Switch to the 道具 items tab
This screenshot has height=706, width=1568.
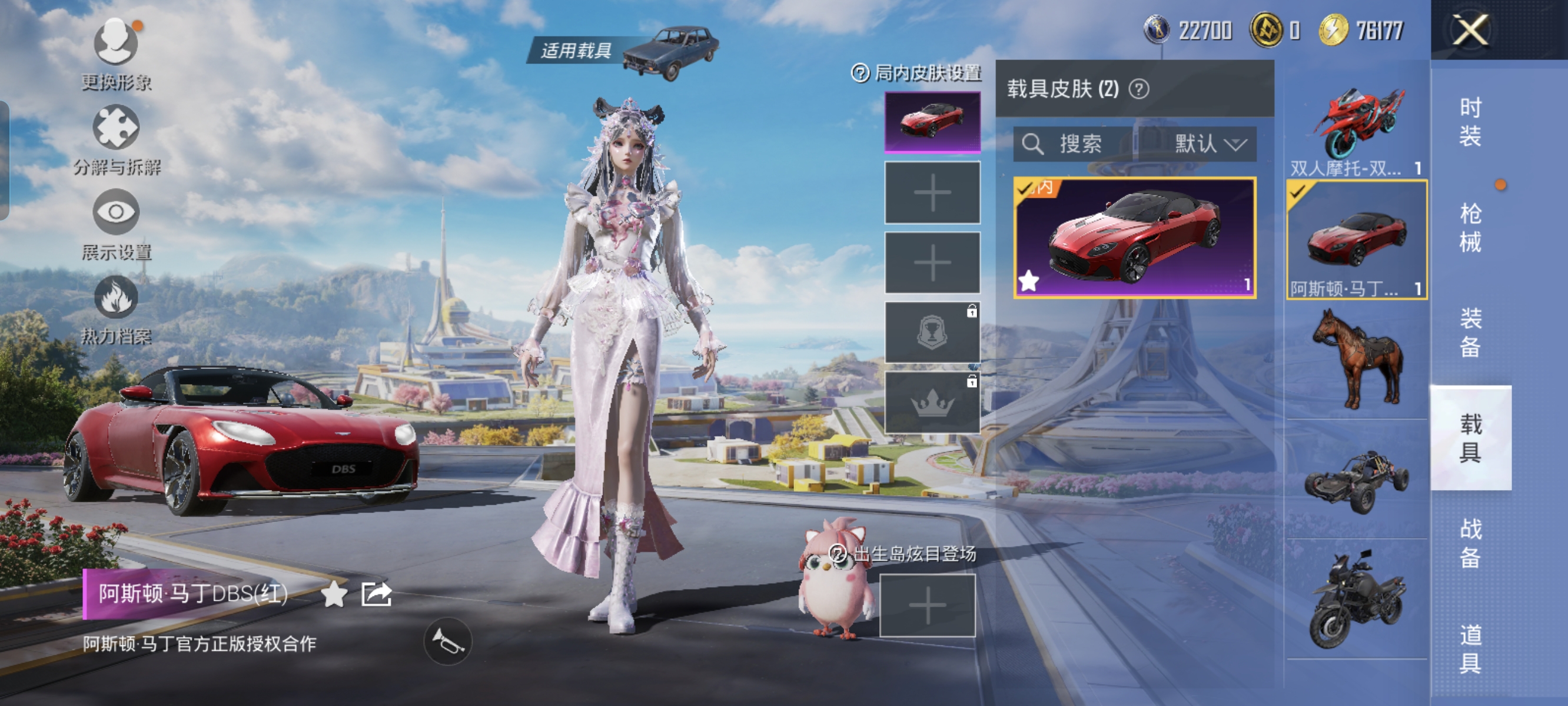[1469, 648]
